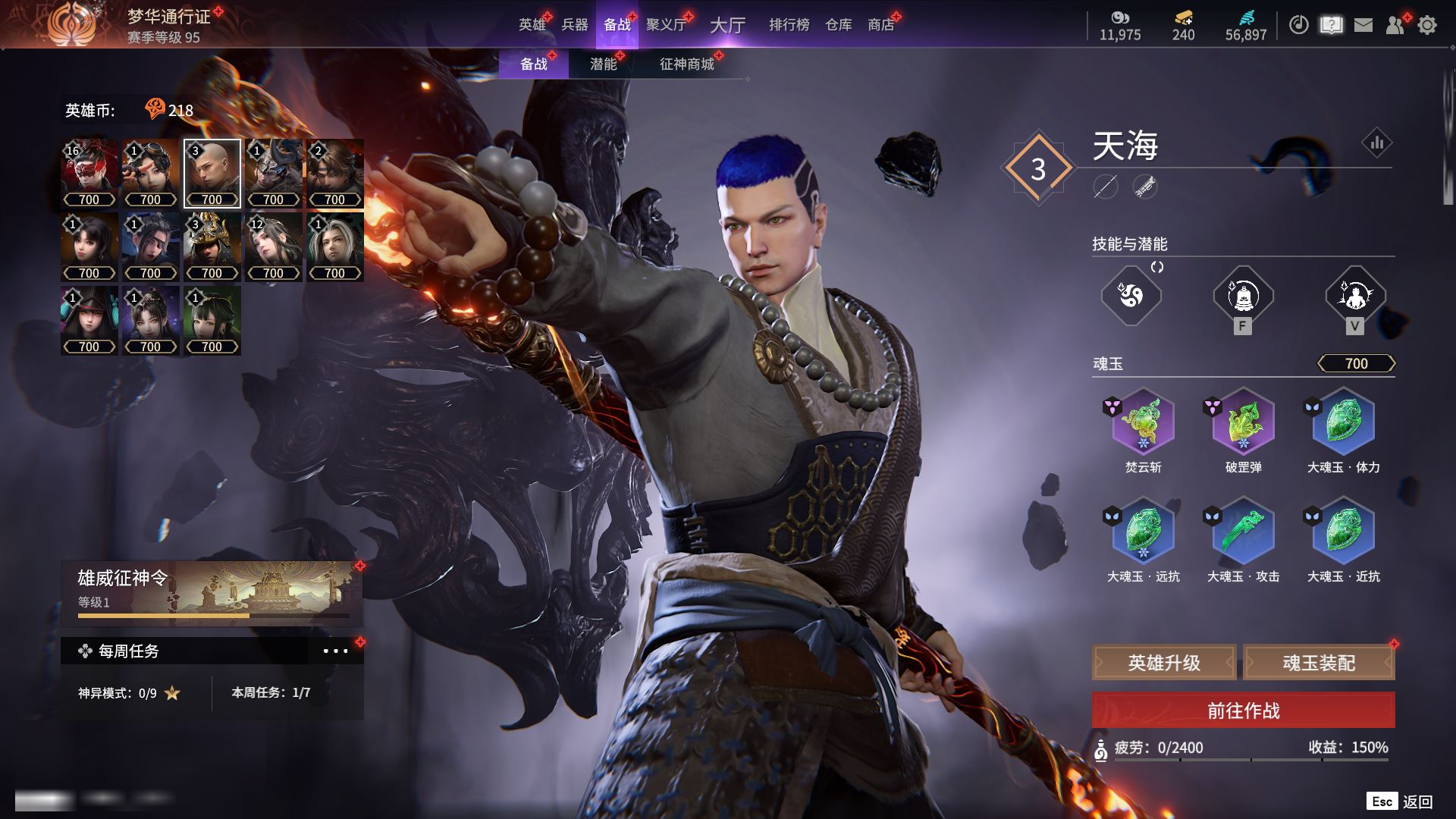Switch to the 兵器 weapons menu

(x=574, y=25)
